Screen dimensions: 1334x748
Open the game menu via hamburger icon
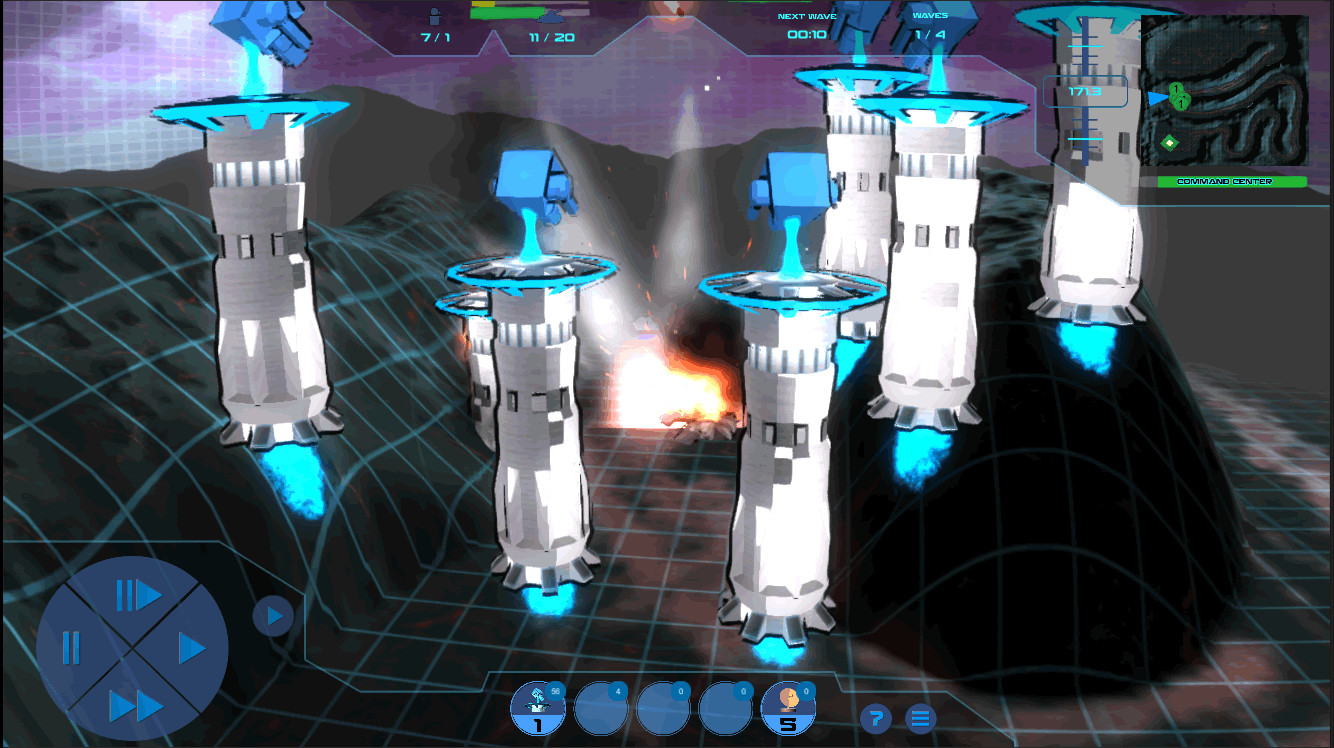pos(918,717)
